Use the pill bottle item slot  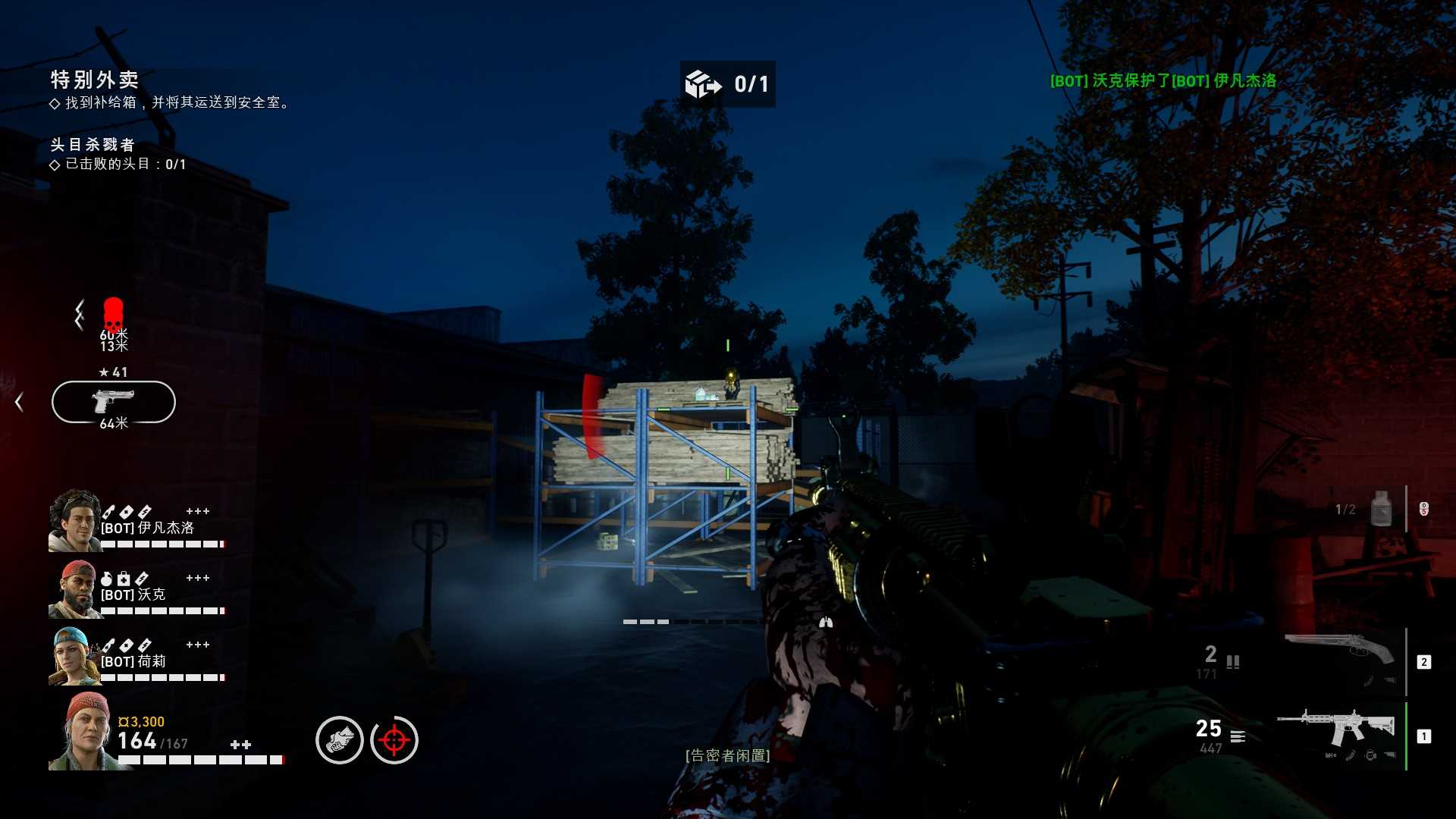[x=1381, y=509]
